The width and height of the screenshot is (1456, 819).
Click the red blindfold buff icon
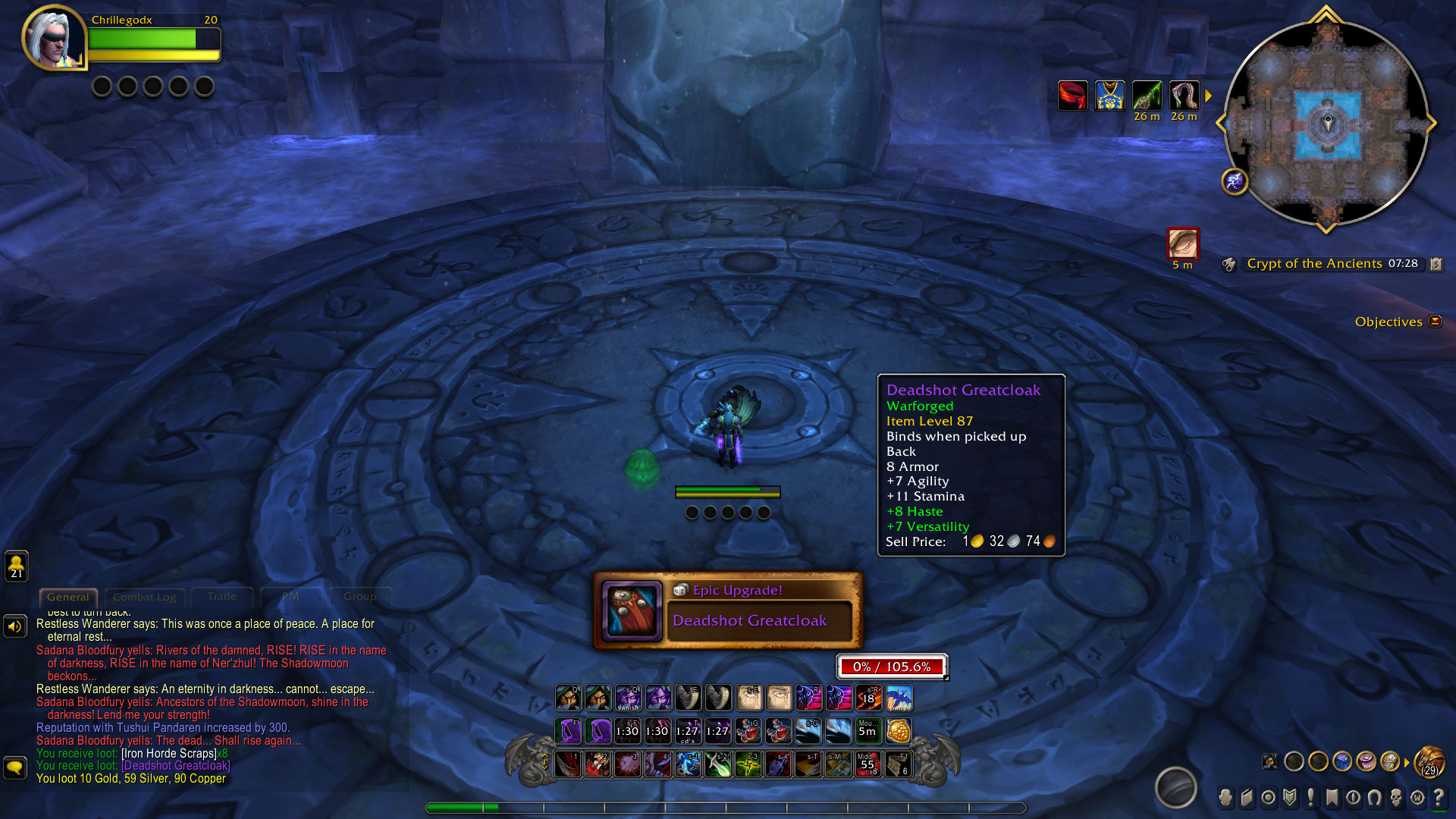click(x=1072, y=96)
